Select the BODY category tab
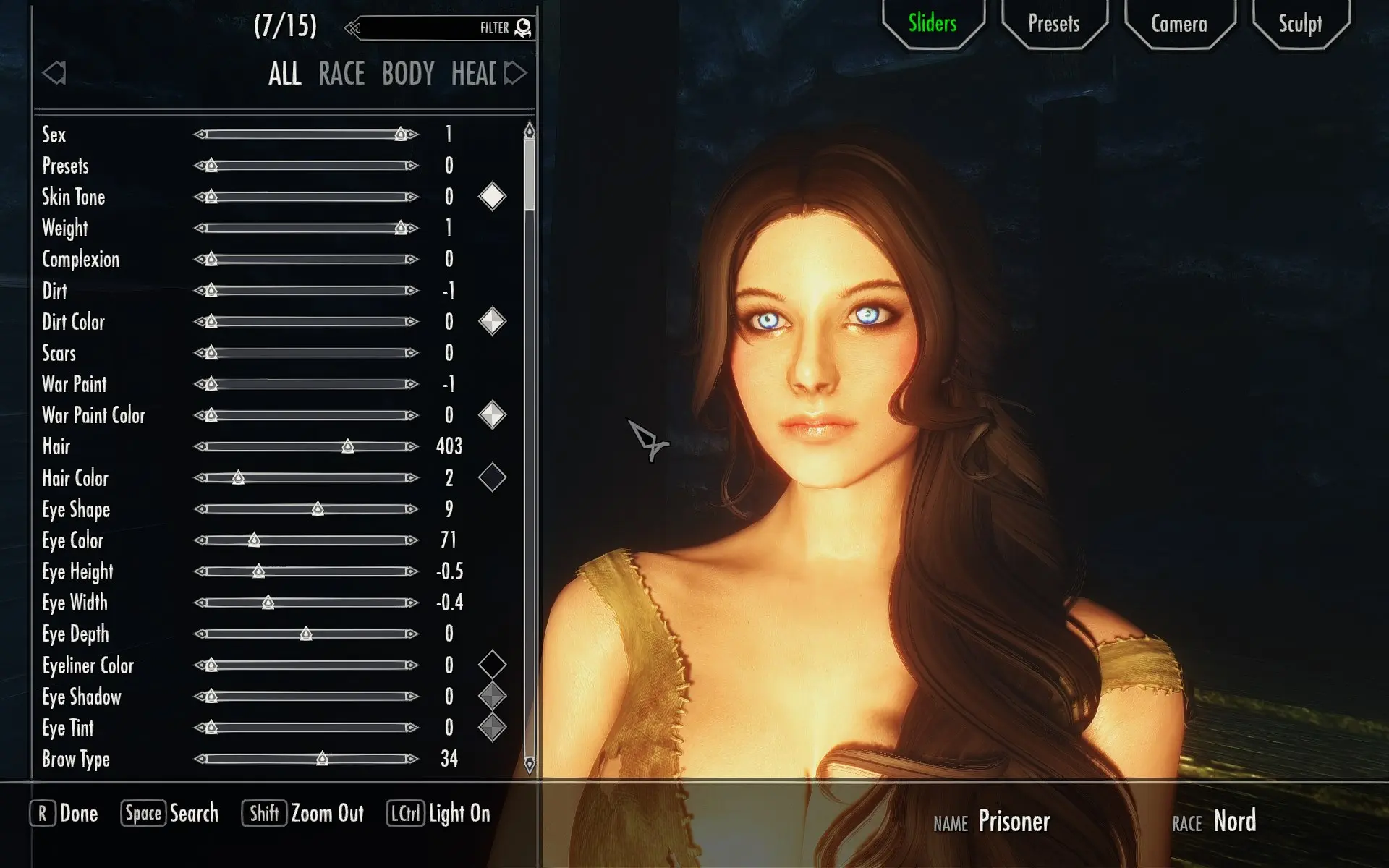Screen dimensions: 1389x868 (409, 73)
